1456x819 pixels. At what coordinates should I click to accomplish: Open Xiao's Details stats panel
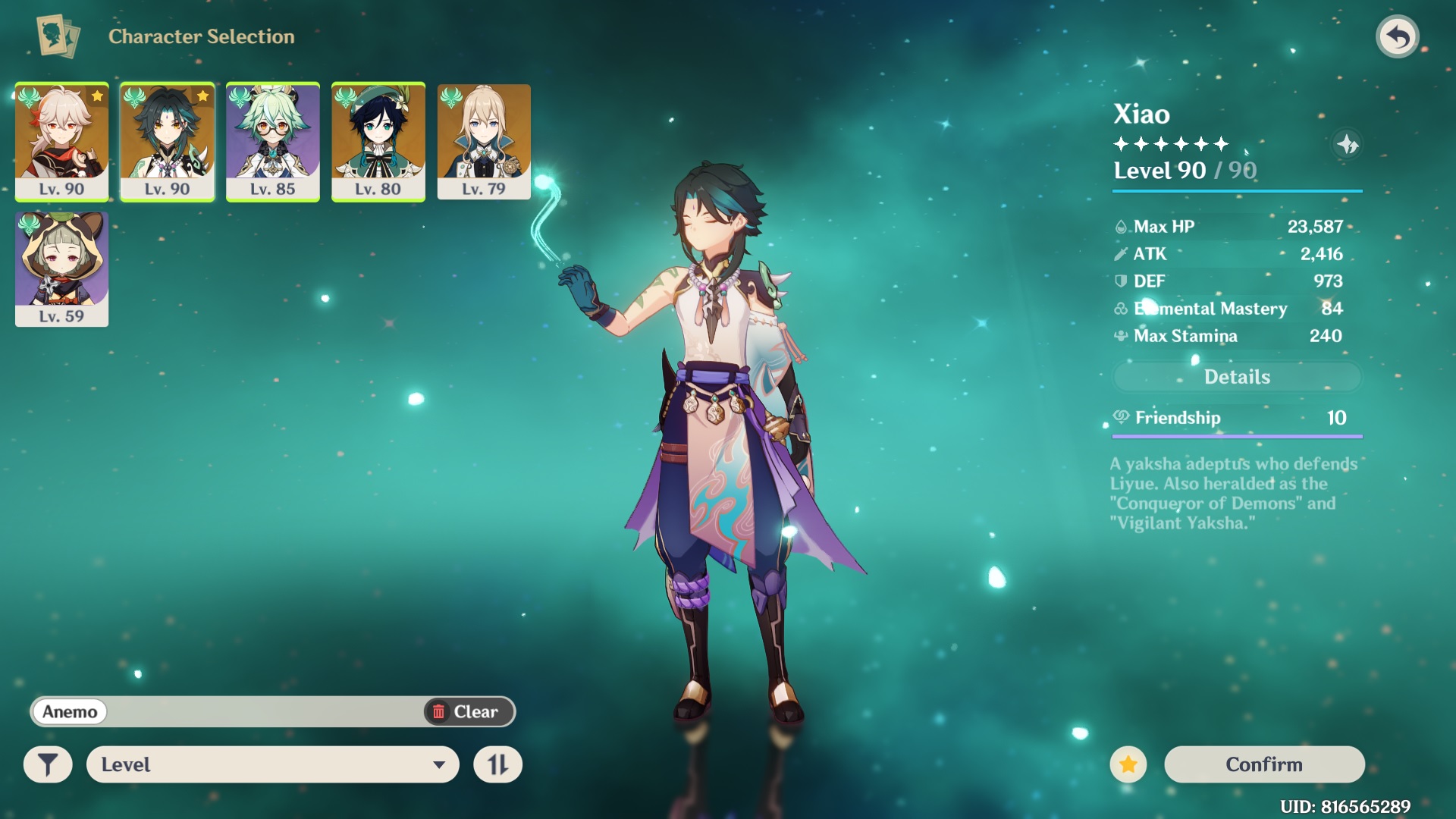point(1237,377)
